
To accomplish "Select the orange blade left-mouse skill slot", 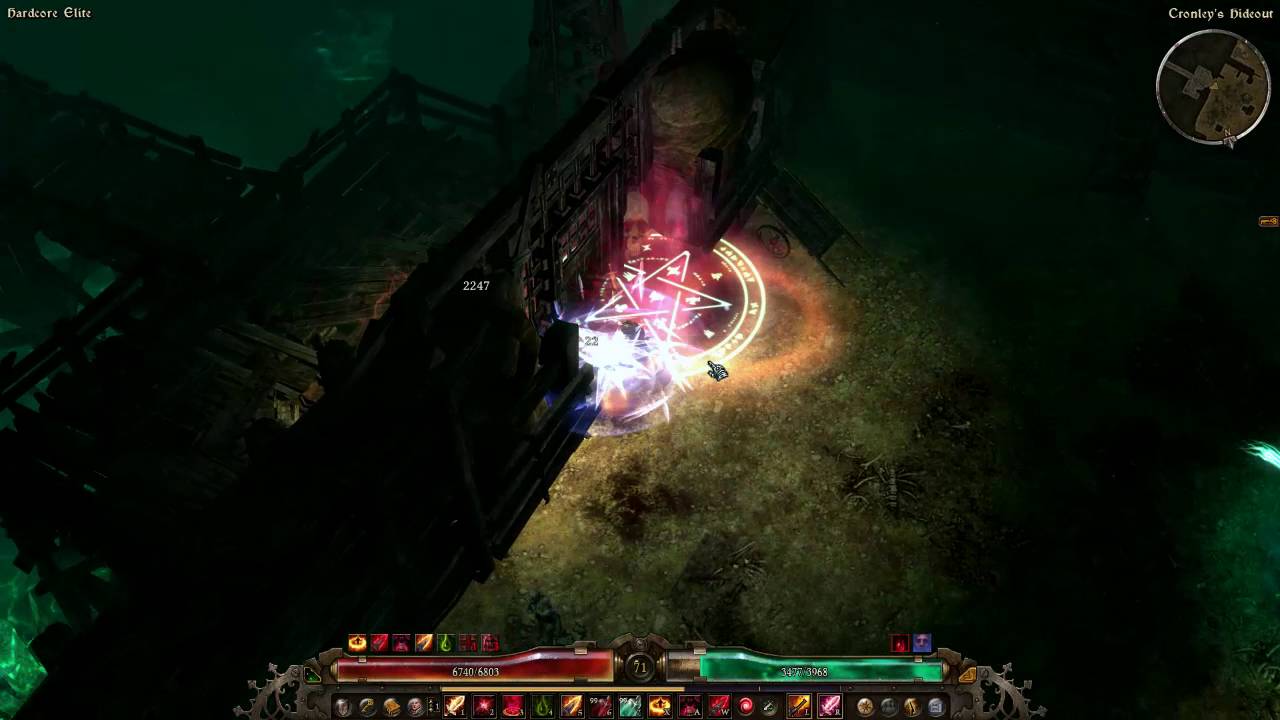I will [x=799, y=707].
